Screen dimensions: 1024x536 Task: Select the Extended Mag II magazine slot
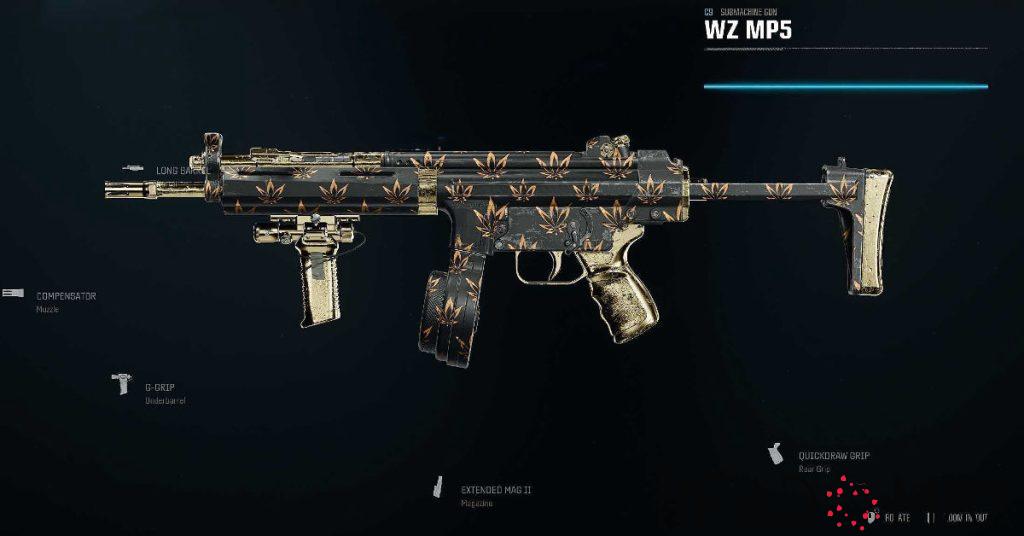[x=495, y=491]
